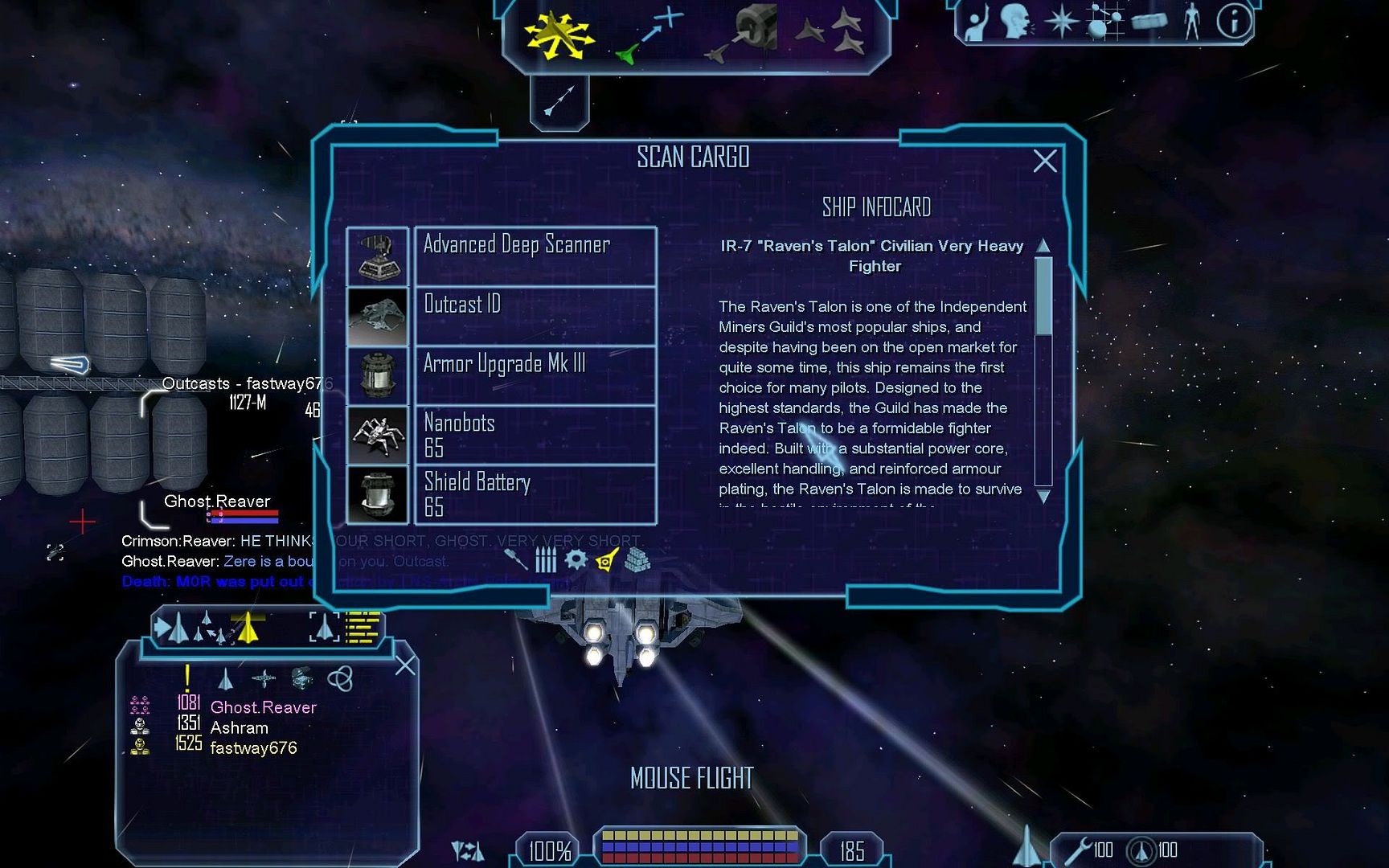The height and width of the screenshot is (868, 1389).
Task: Select Ghost.Reaver in the contact list
Action: pyautogui.click(x=263, y=707)
